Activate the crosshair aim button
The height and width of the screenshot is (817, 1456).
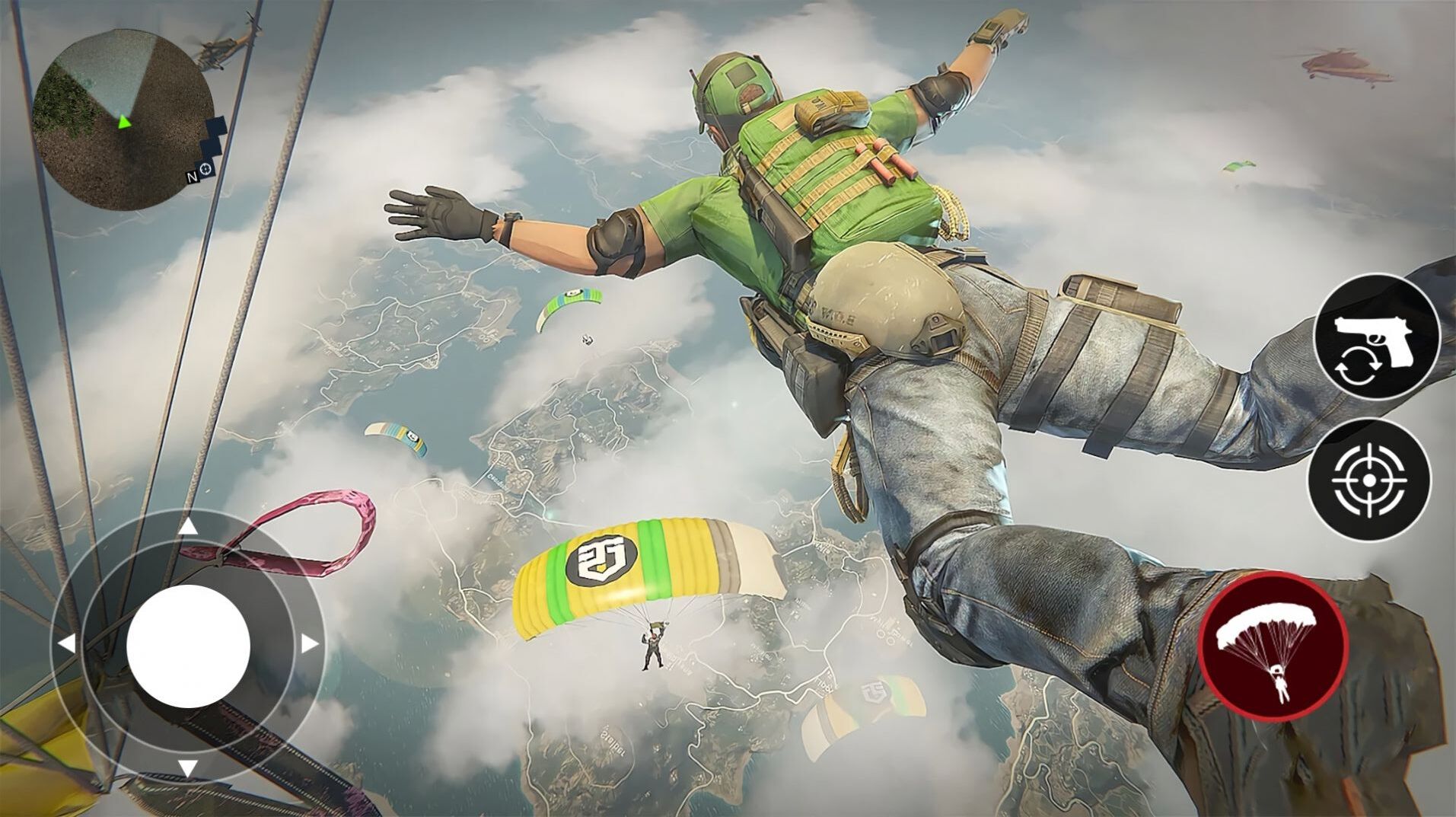1368,480
